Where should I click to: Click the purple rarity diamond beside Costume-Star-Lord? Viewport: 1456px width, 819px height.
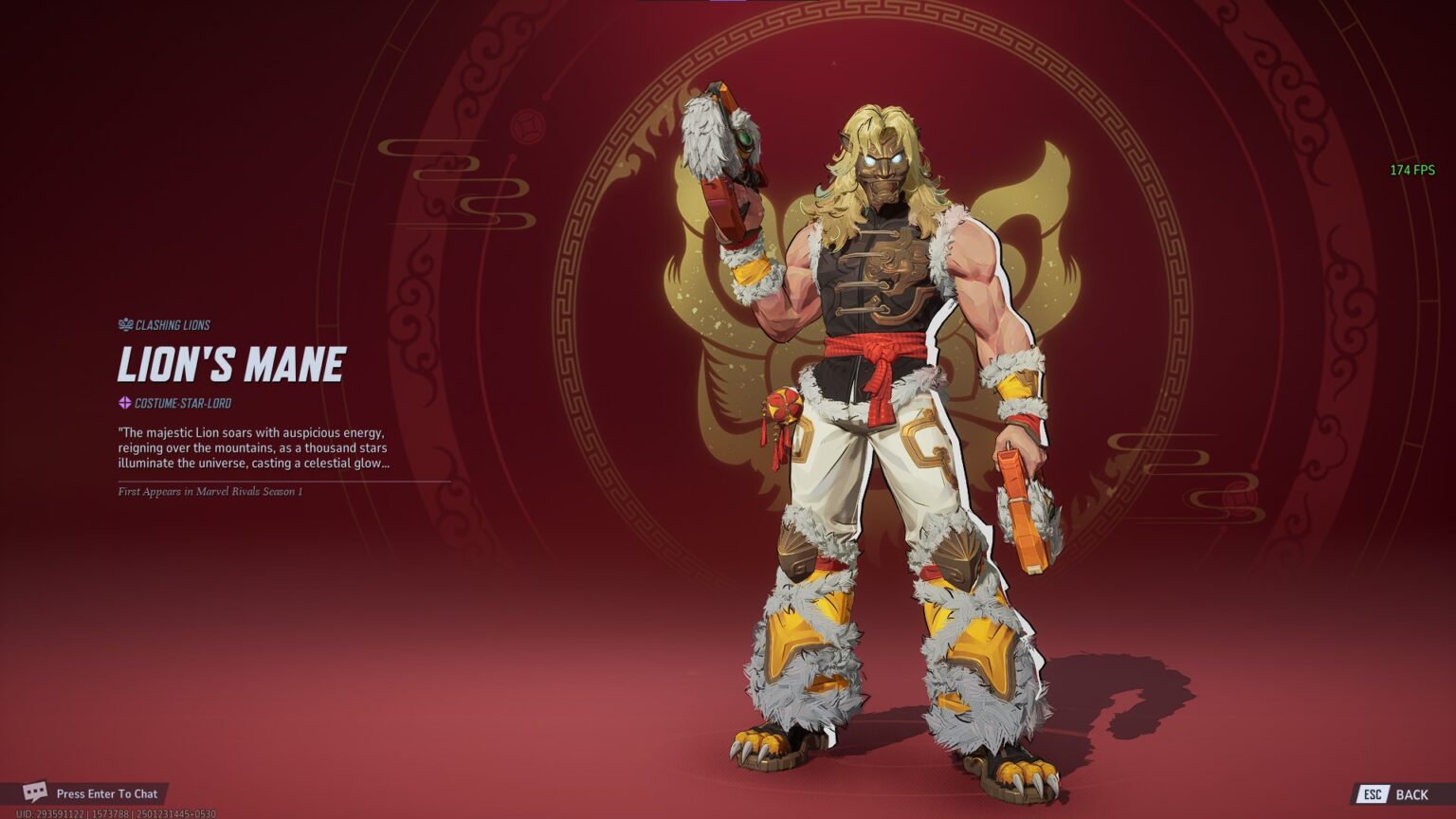[x=123, y=402]
